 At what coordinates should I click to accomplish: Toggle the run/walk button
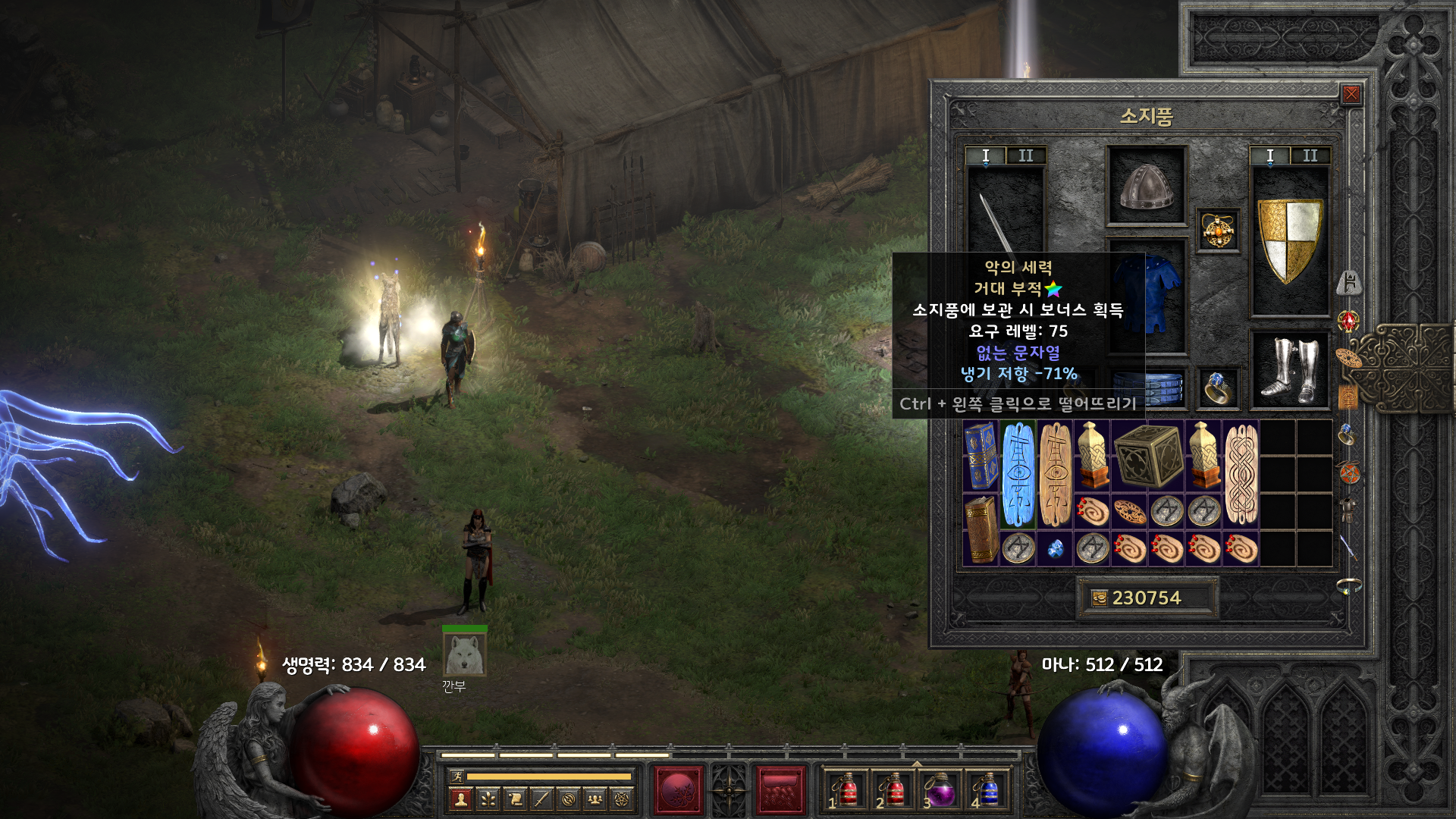pos(457,776)
